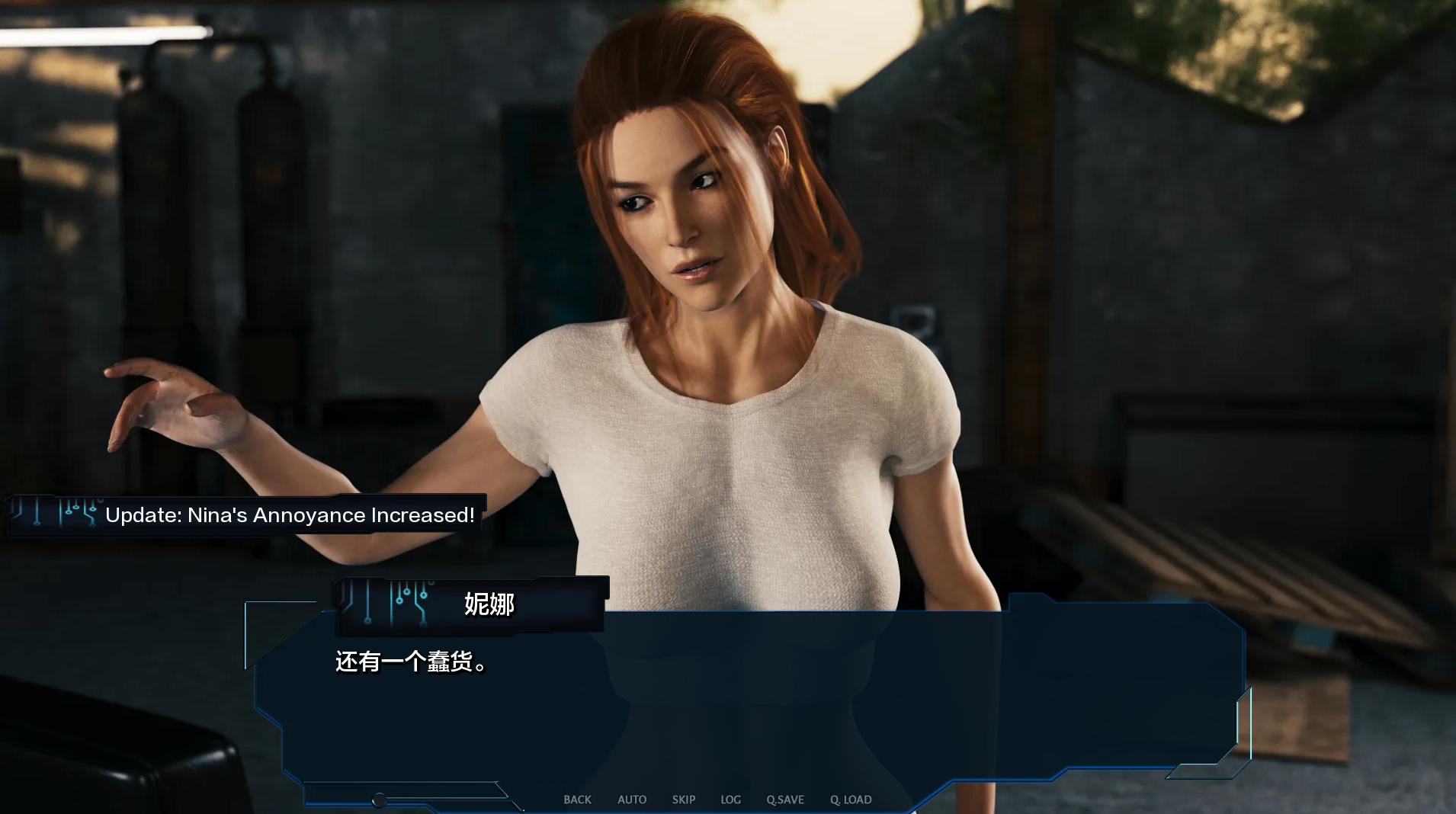Quick load the game with Q.LOAD

(x=850, y=800)
